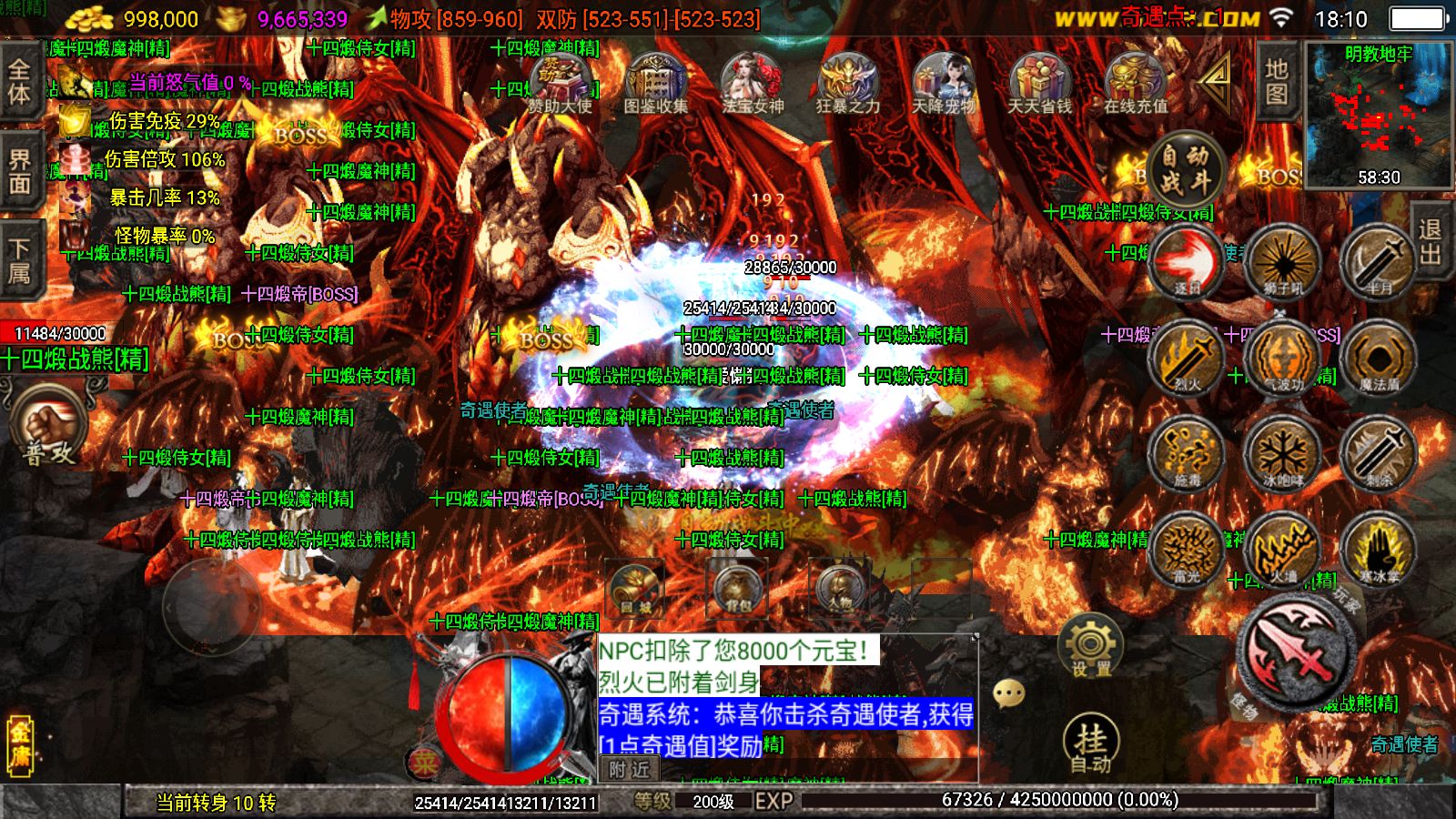Open the 地图 map button
Viewport: 1456px width, 819px height.
pos(1277,82)
